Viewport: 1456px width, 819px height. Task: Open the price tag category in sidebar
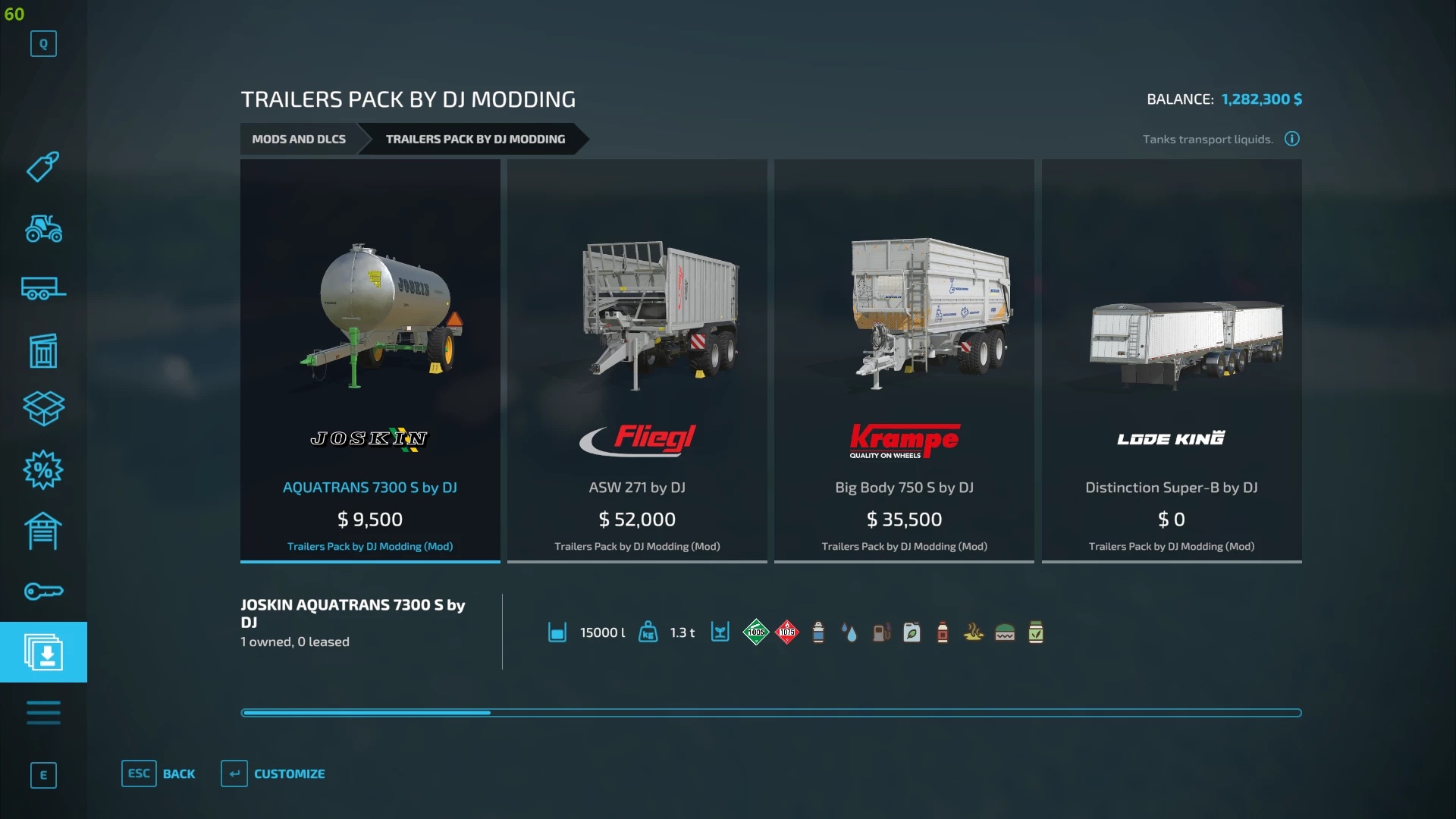coord(43,167)
